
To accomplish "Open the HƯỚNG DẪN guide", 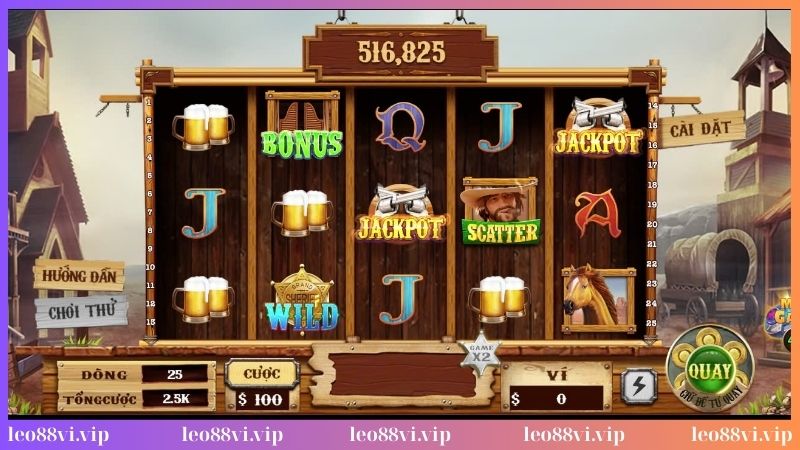I will point(78,275).
